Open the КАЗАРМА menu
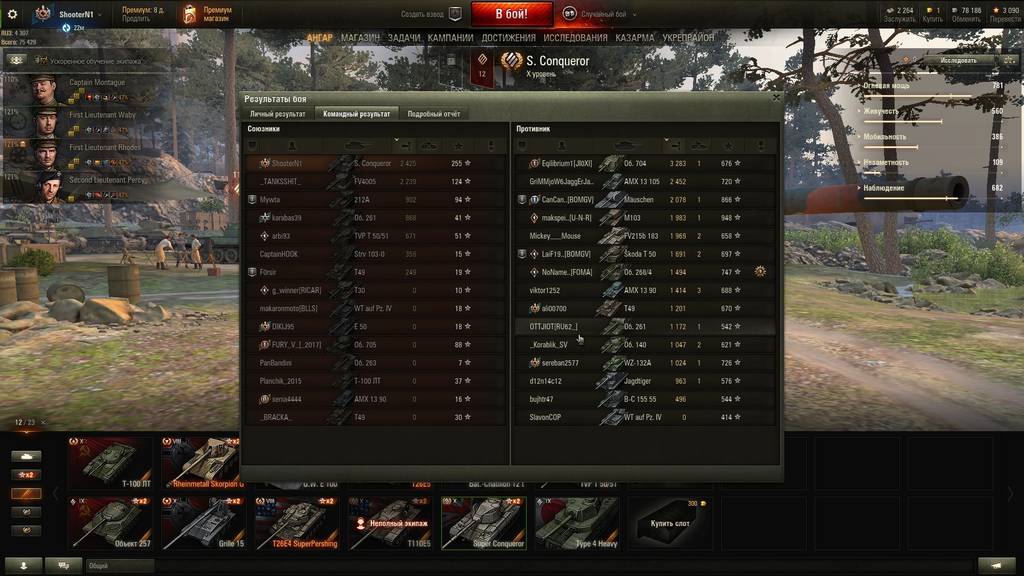The image size is (1024, 576). tap(635, 38)
